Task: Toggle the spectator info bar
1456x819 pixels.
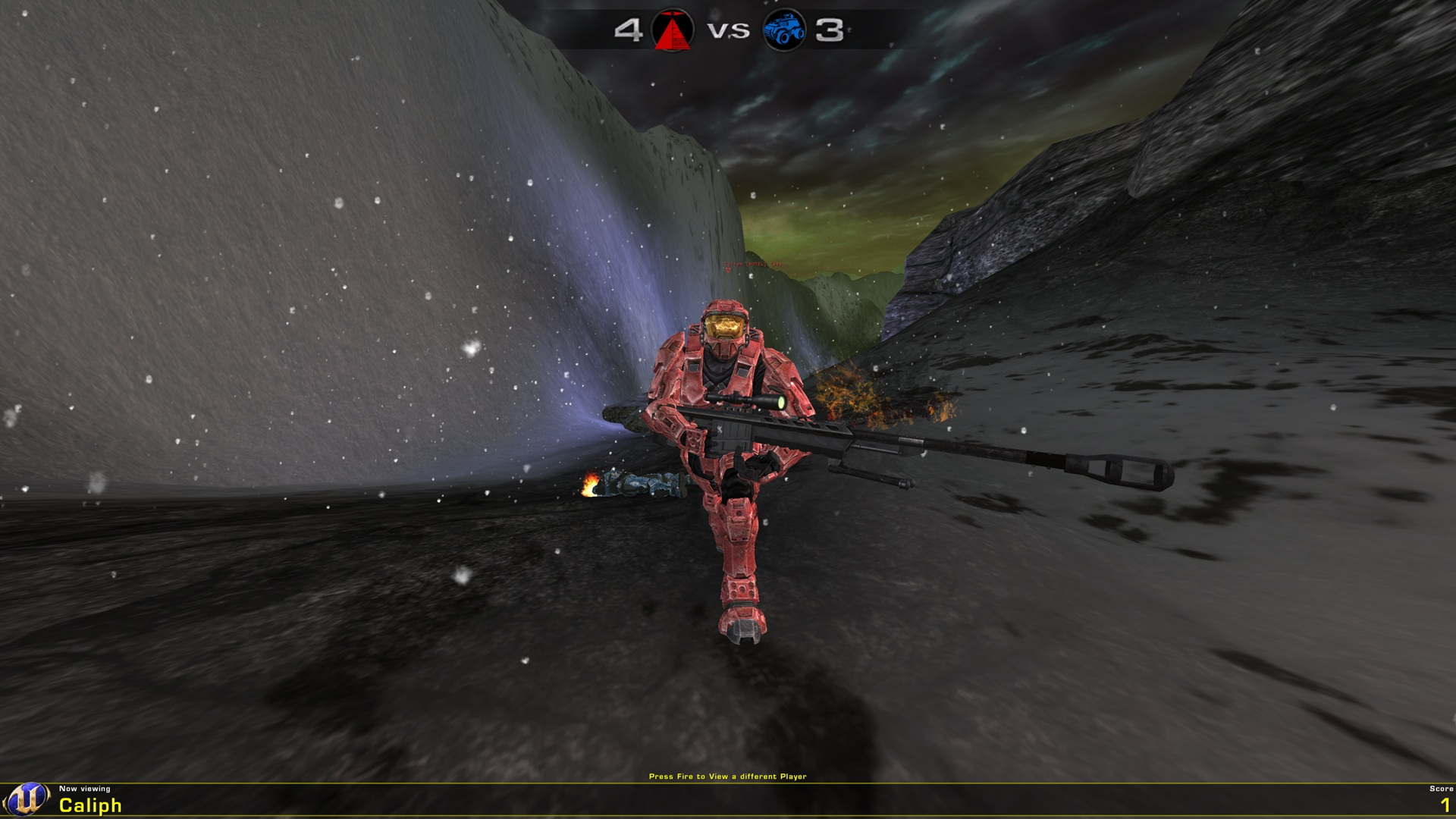Action: tap(728, 800)
